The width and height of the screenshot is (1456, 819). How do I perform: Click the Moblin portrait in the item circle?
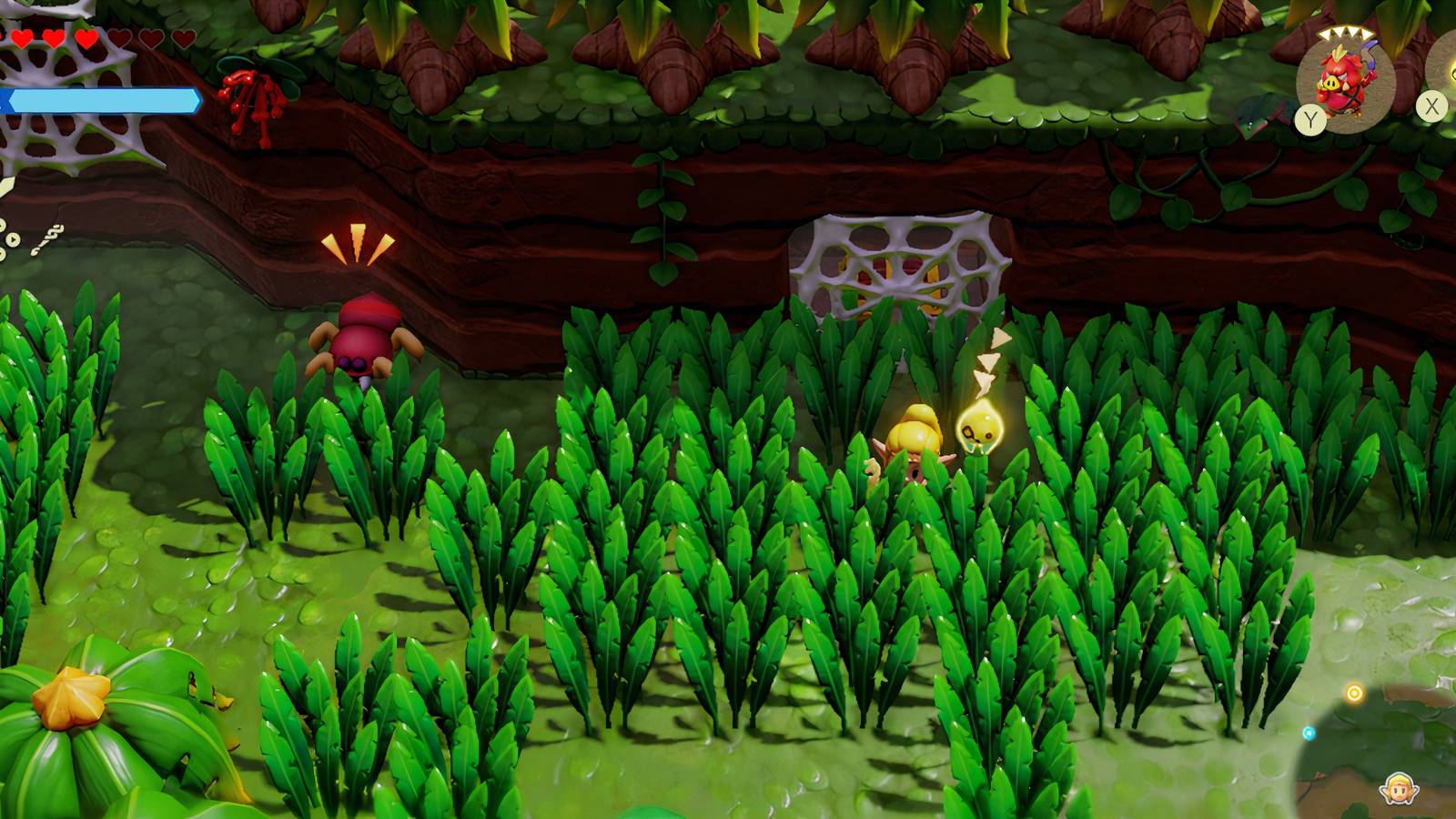1345,77
